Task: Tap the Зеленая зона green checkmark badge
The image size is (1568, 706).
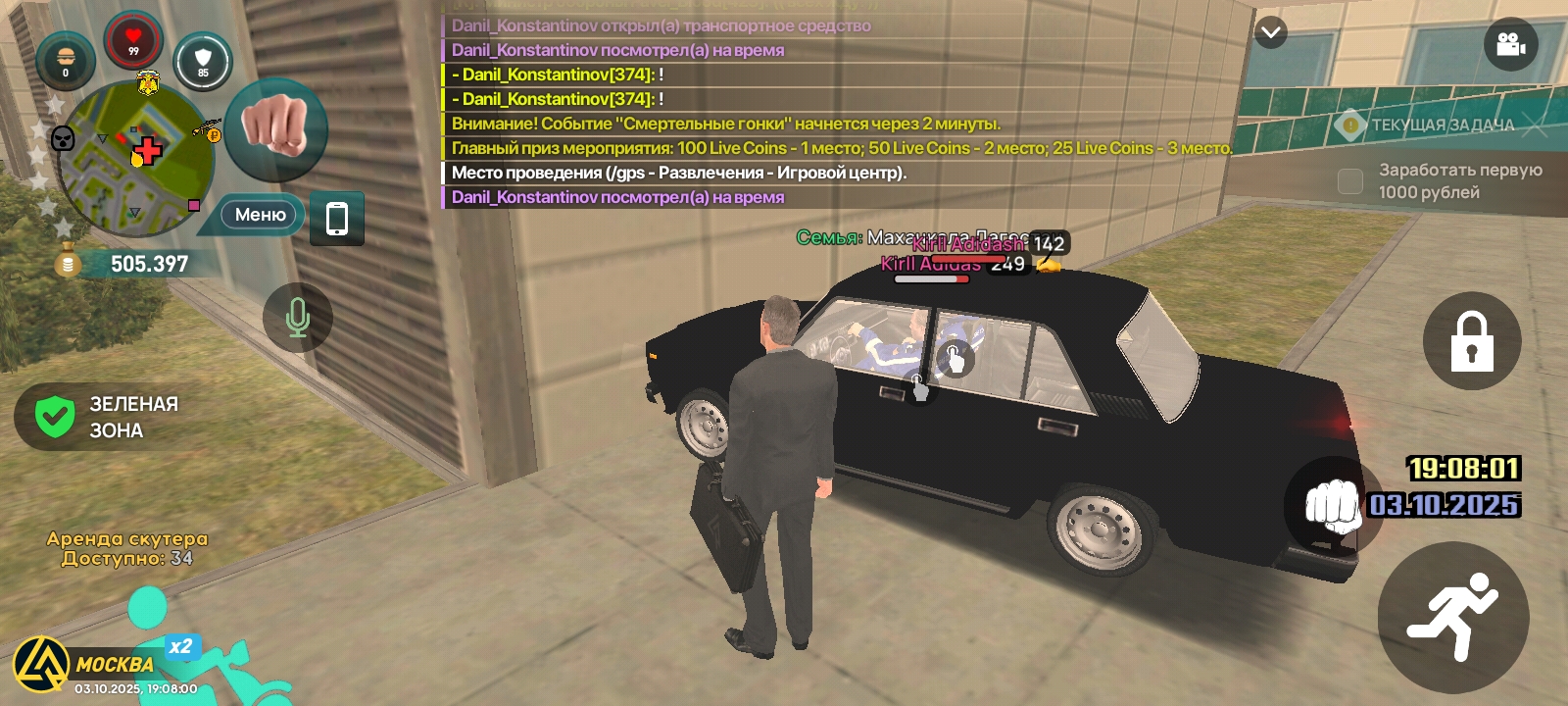Action: pos(56,415)
